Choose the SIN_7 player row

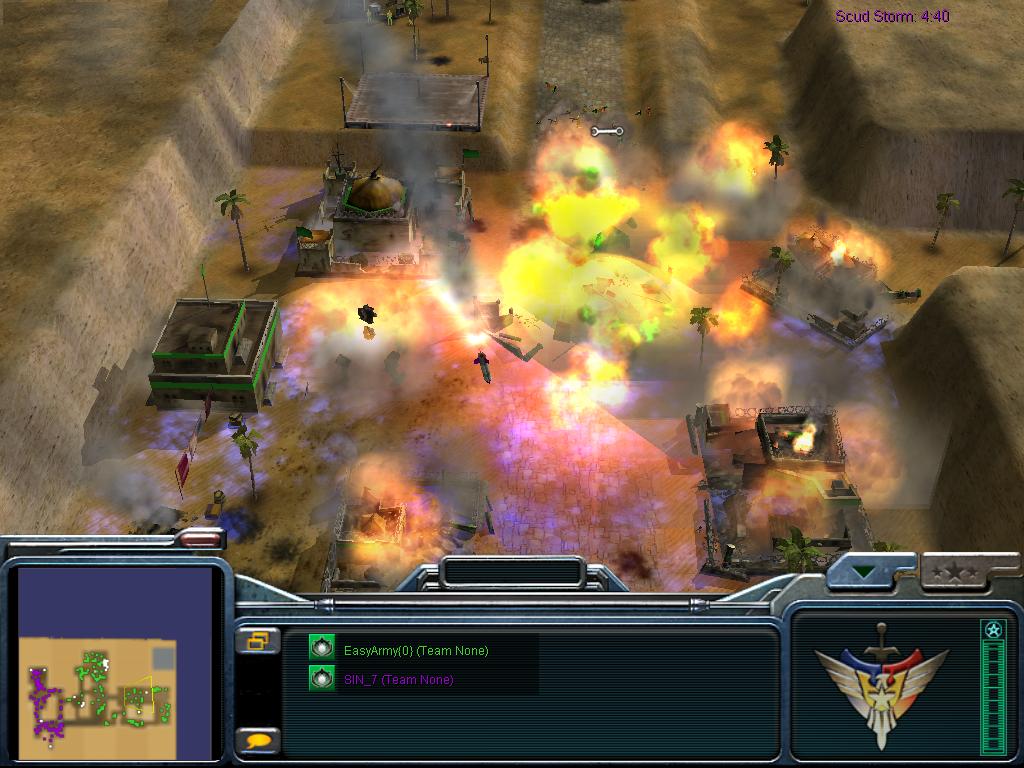tap(397, 680)
